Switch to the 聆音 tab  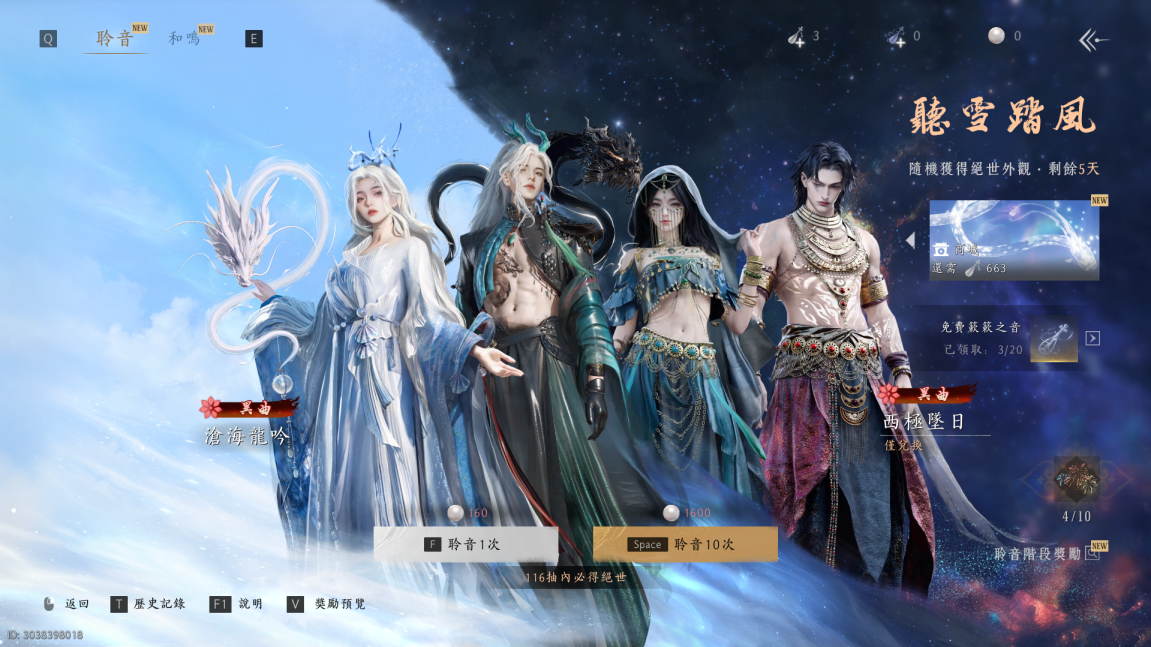(114, 39)
